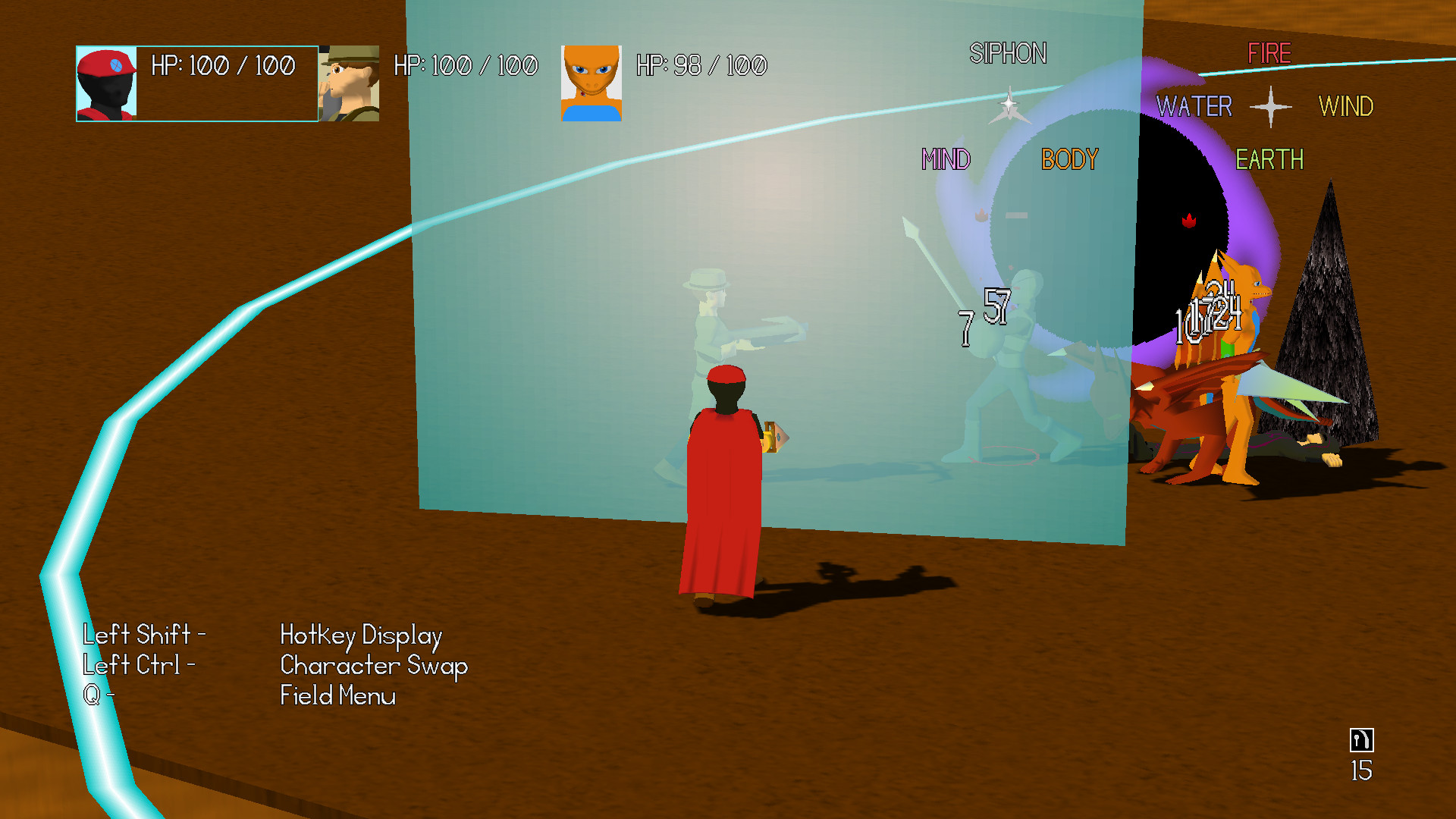Select the EARTH element
Viewport: 1456px width, 819px height.
coord(1269,159)
